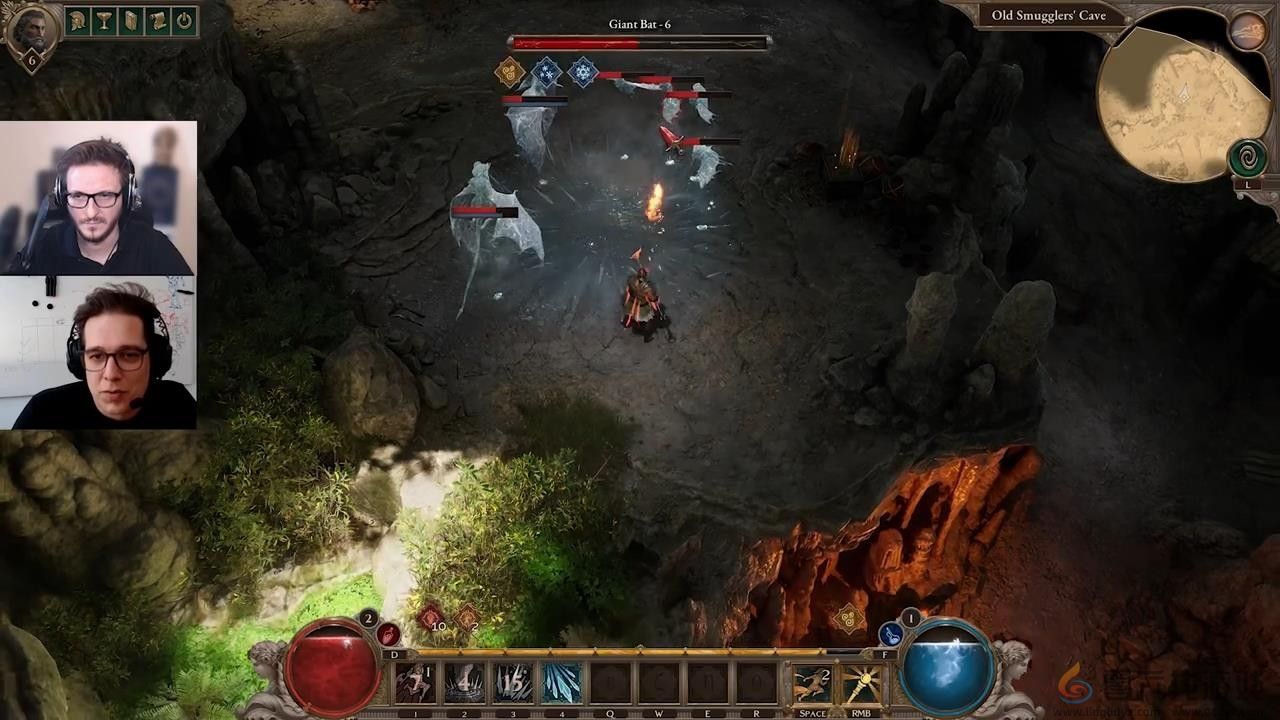Click the power button menu icon
1280x720 pixels.
183,21
